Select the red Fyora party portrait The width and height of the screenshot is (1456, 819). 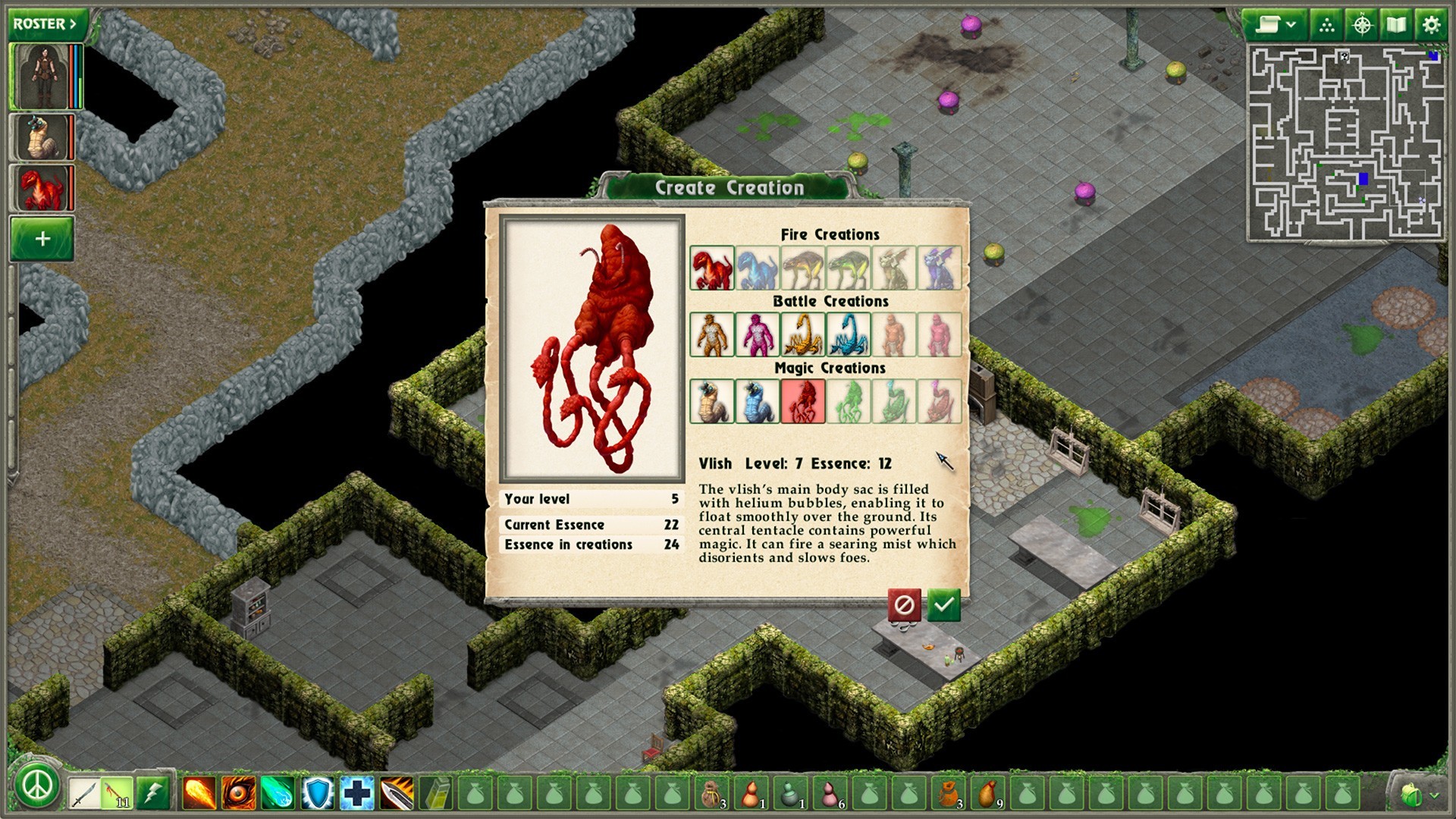(42, 188)
